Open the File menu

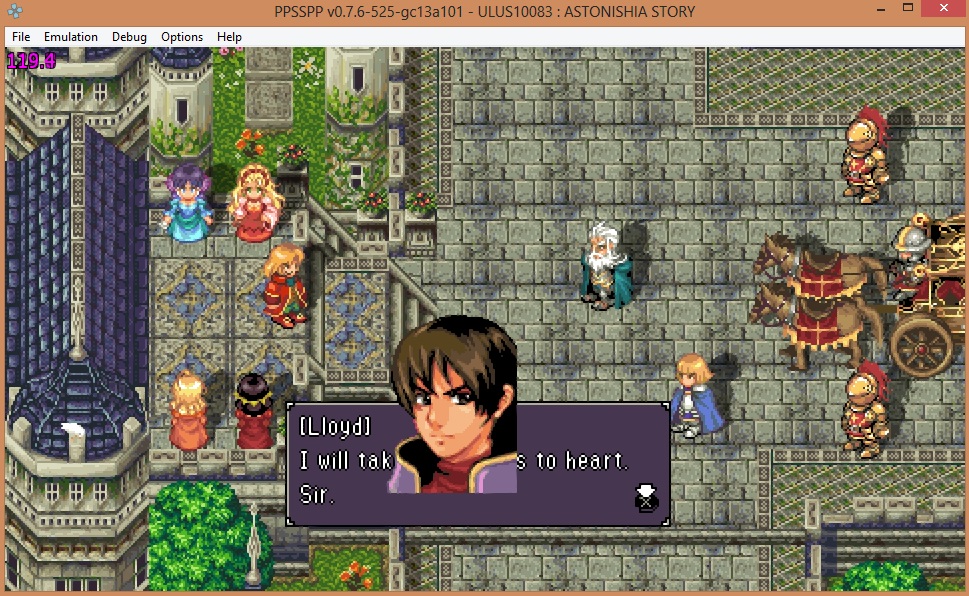pyautogui.click(x=21, y=37)
